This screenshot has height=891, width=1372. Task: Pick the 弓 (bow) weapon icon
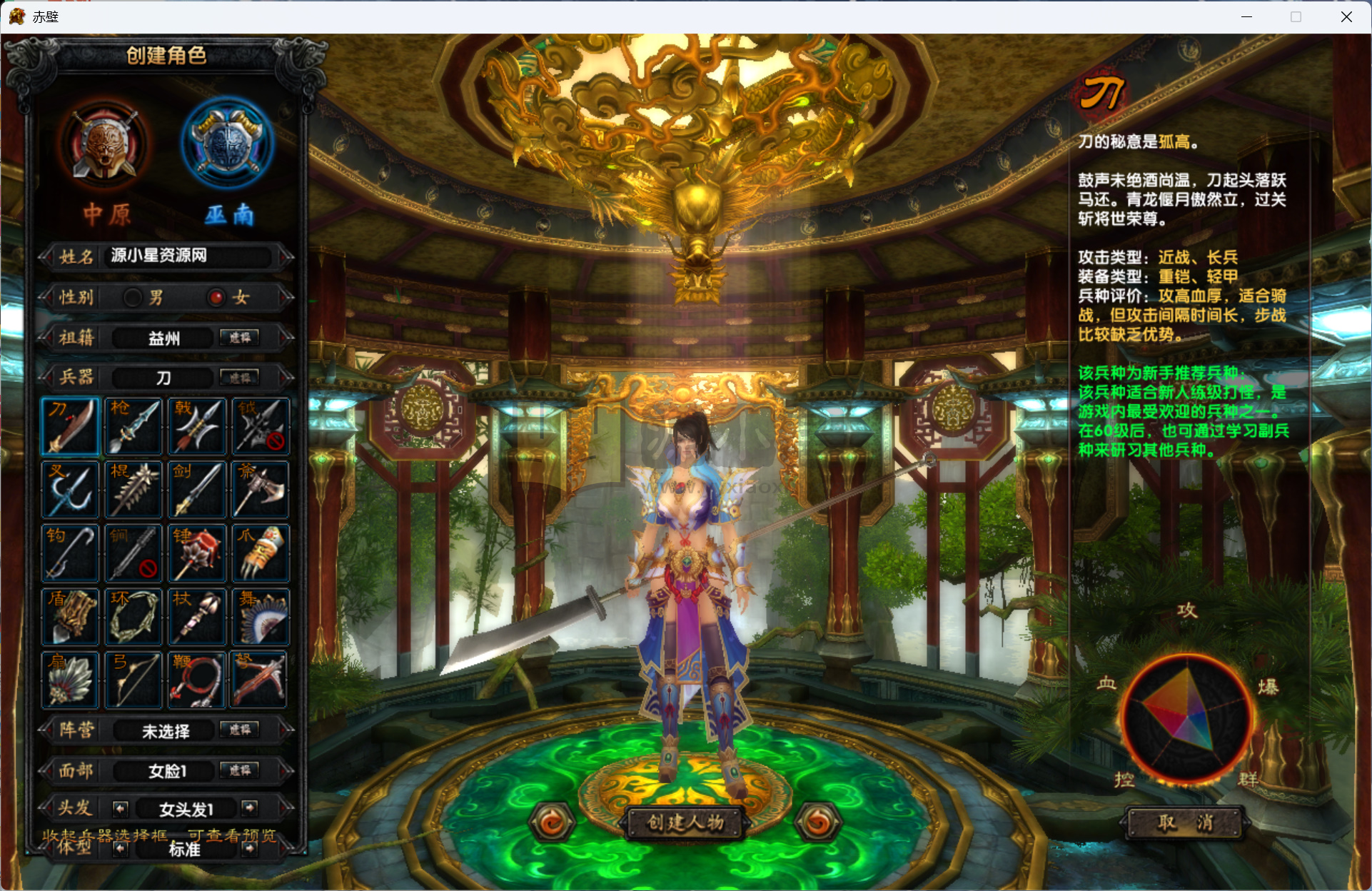tap(133, 680)
